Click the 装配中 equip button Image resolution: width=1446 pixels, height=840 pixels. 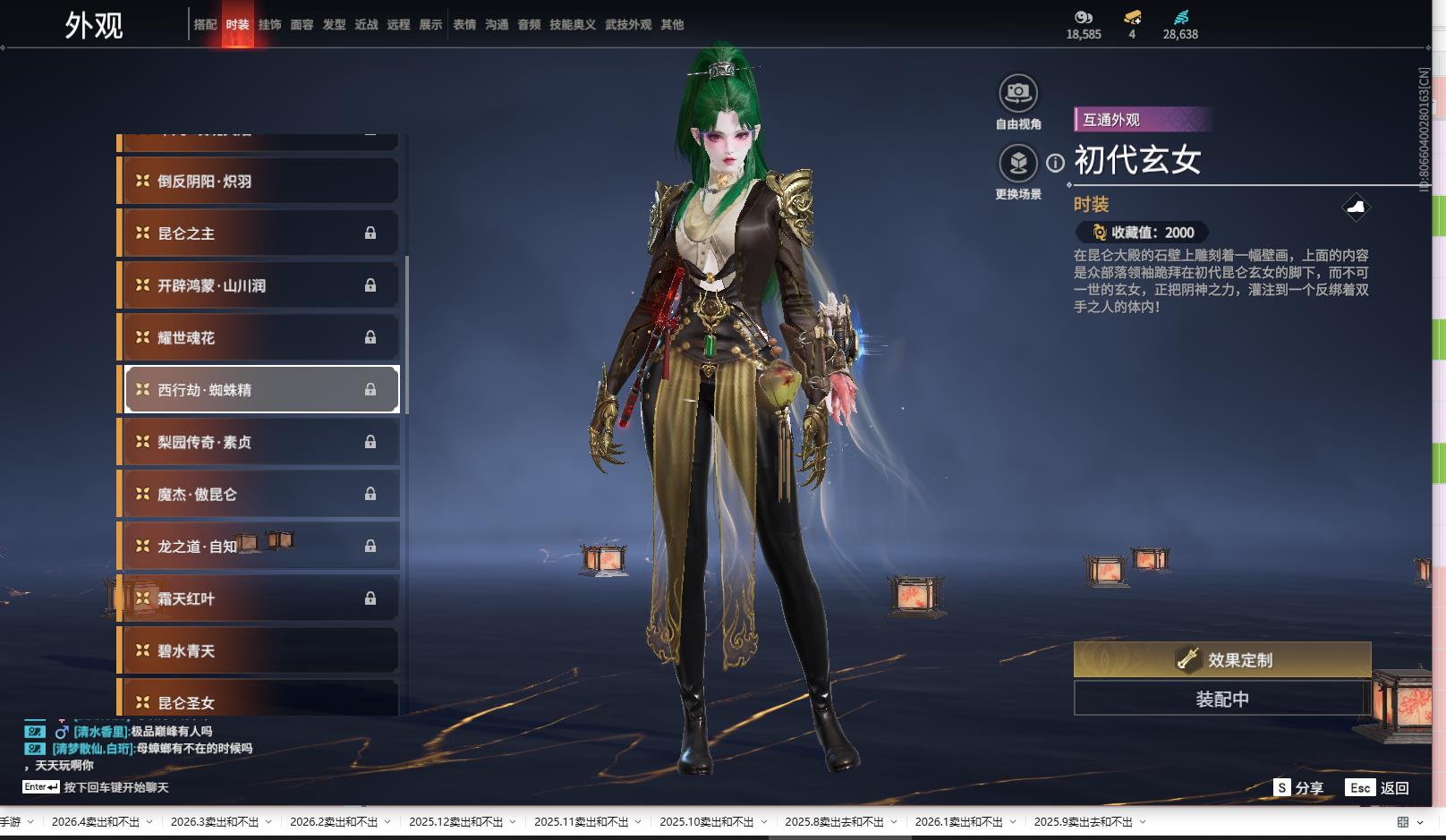pyautogui.click(x=1221, y=700)
